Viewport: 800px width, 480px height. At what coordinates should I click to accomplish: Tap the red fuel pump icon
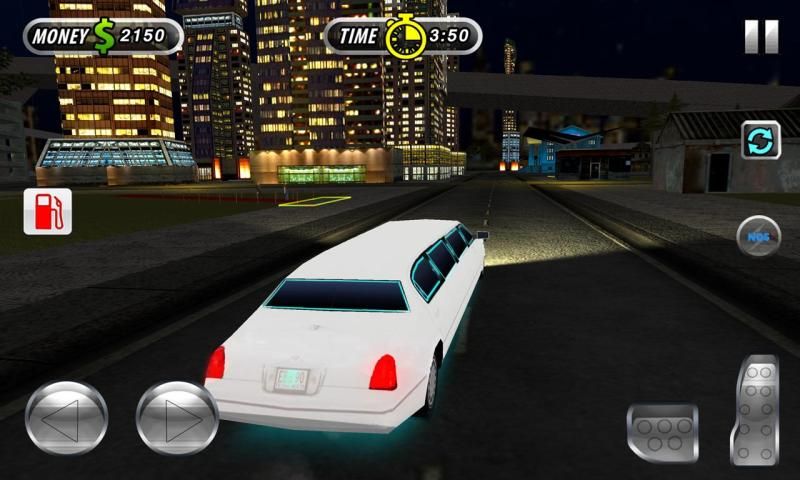[x=48, y=211]
